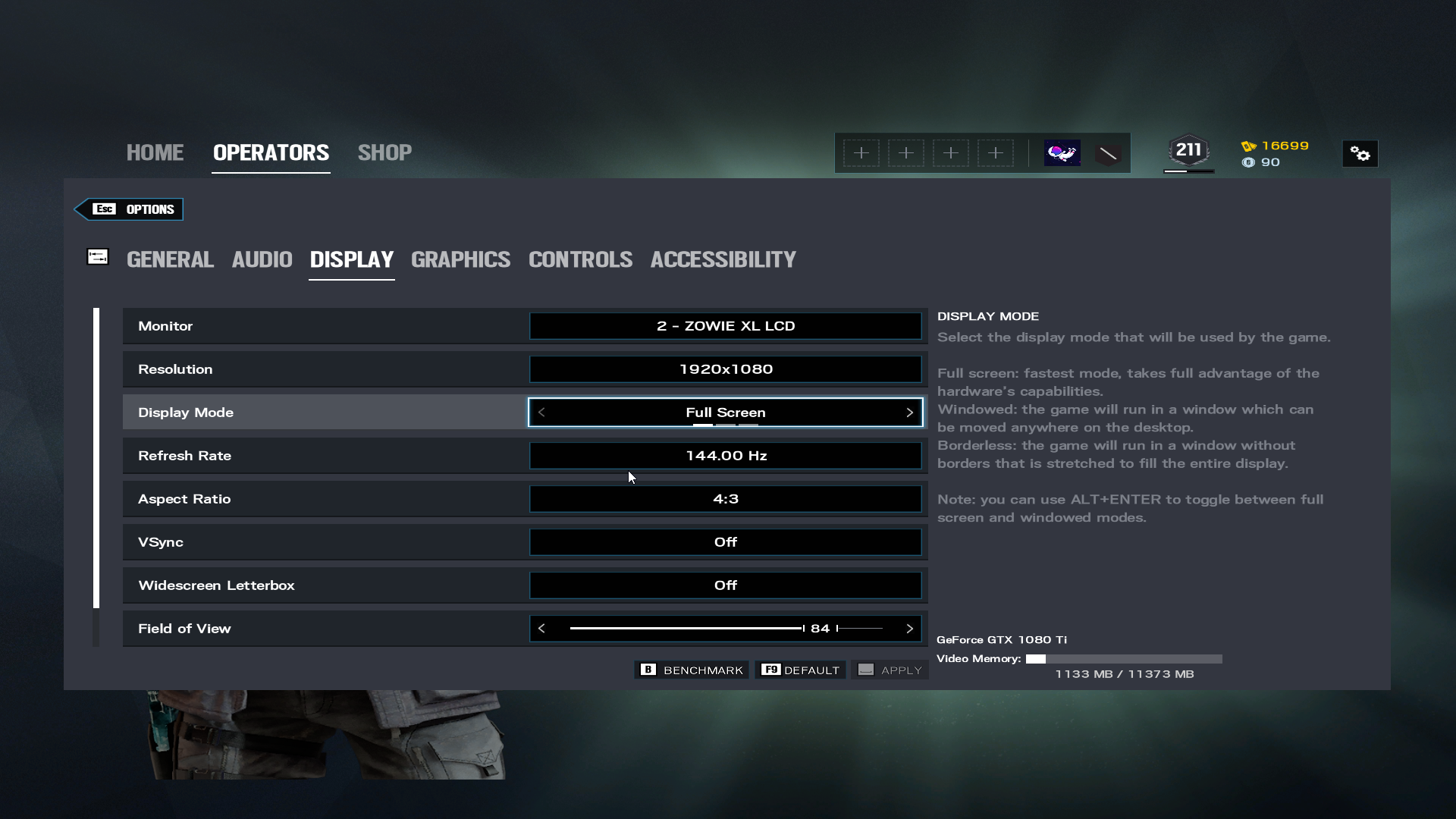Run the BENCHMARK

[x=692, y=670]
